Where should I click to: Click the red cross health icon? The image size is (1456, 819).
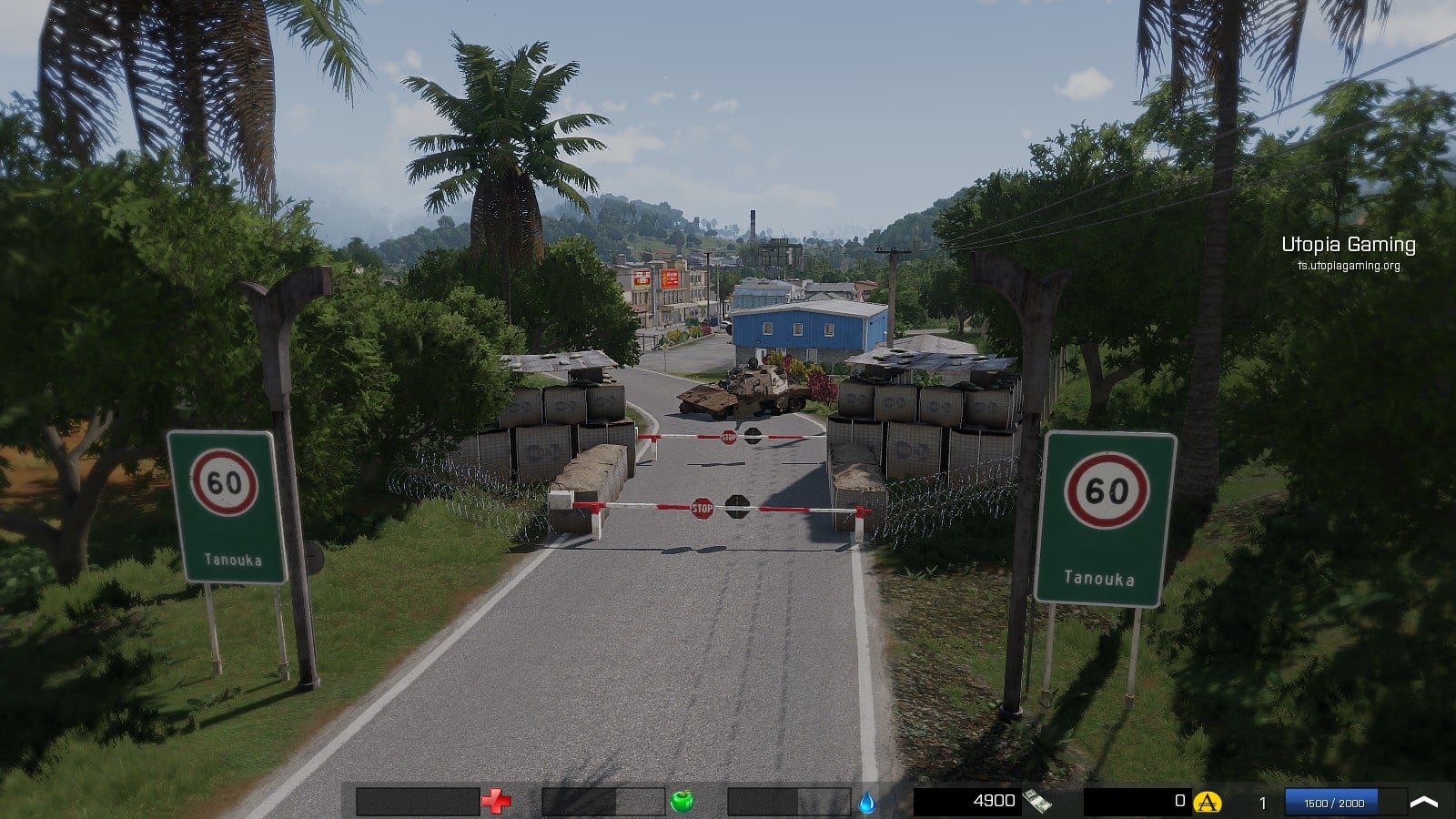tap(496, 802)
